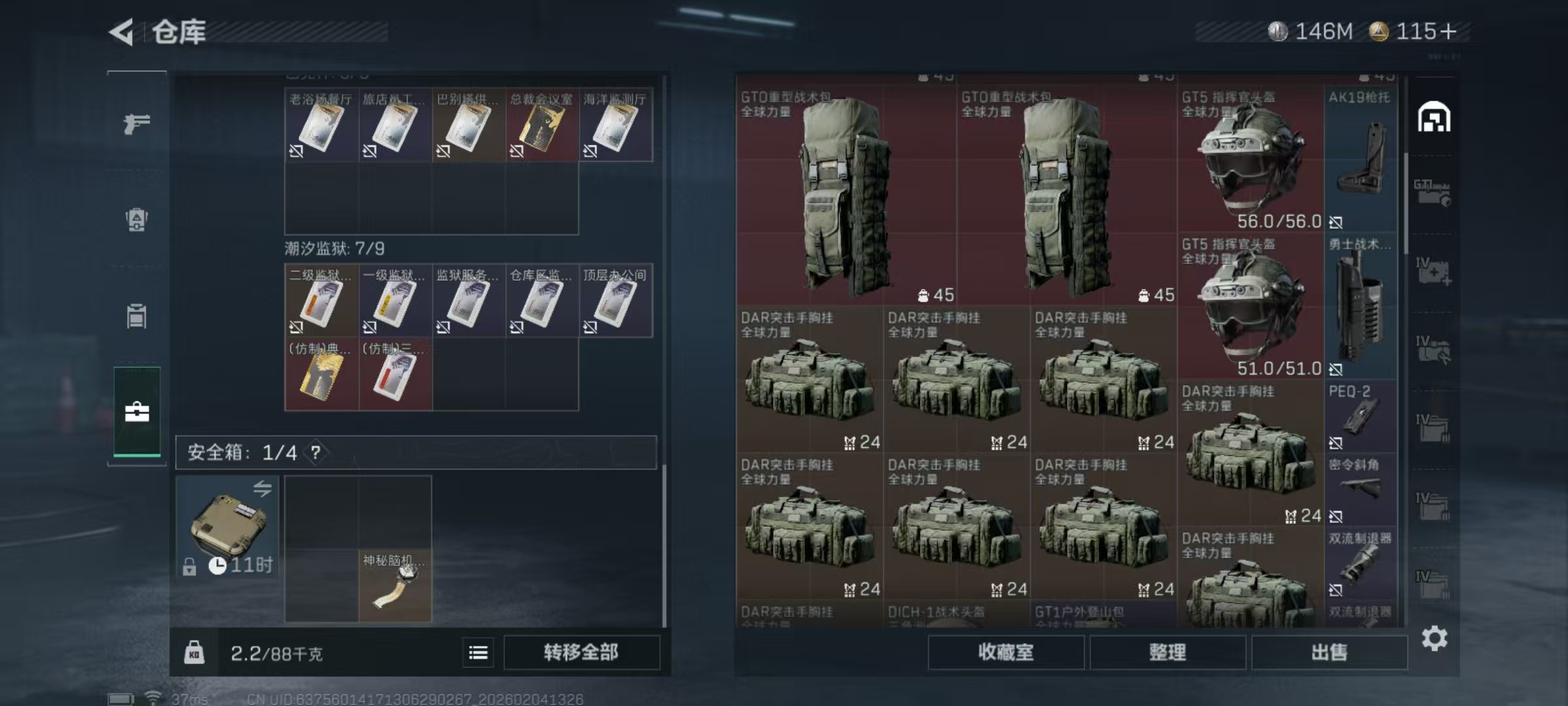Select the safe box case with swap arrows
Screen dimensions: 1568x706
[x=227, y=526]
